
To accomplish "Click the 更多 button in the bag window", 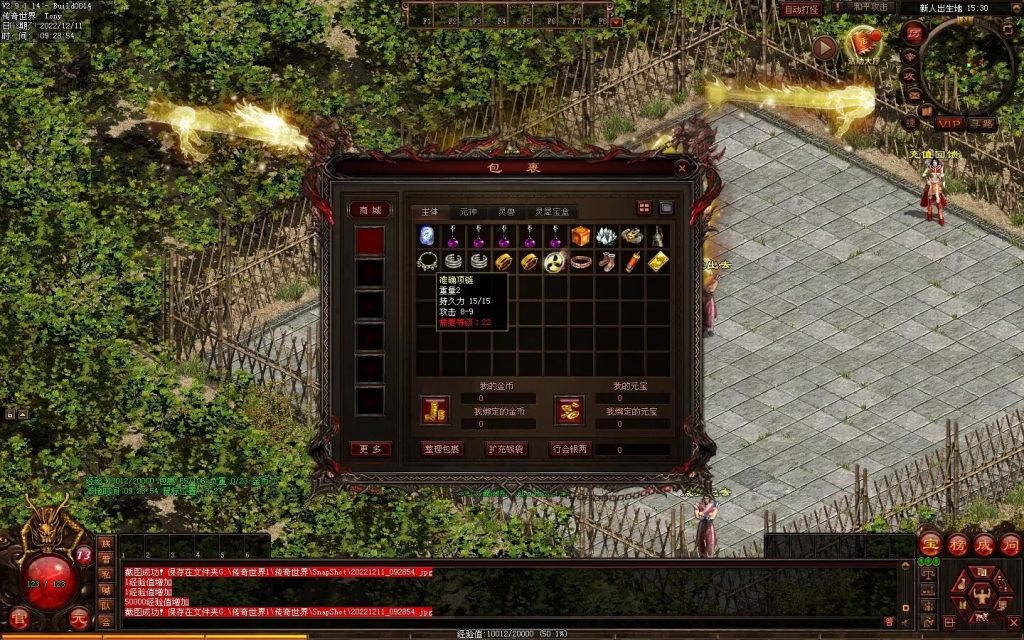I will [x=369, y=449].
